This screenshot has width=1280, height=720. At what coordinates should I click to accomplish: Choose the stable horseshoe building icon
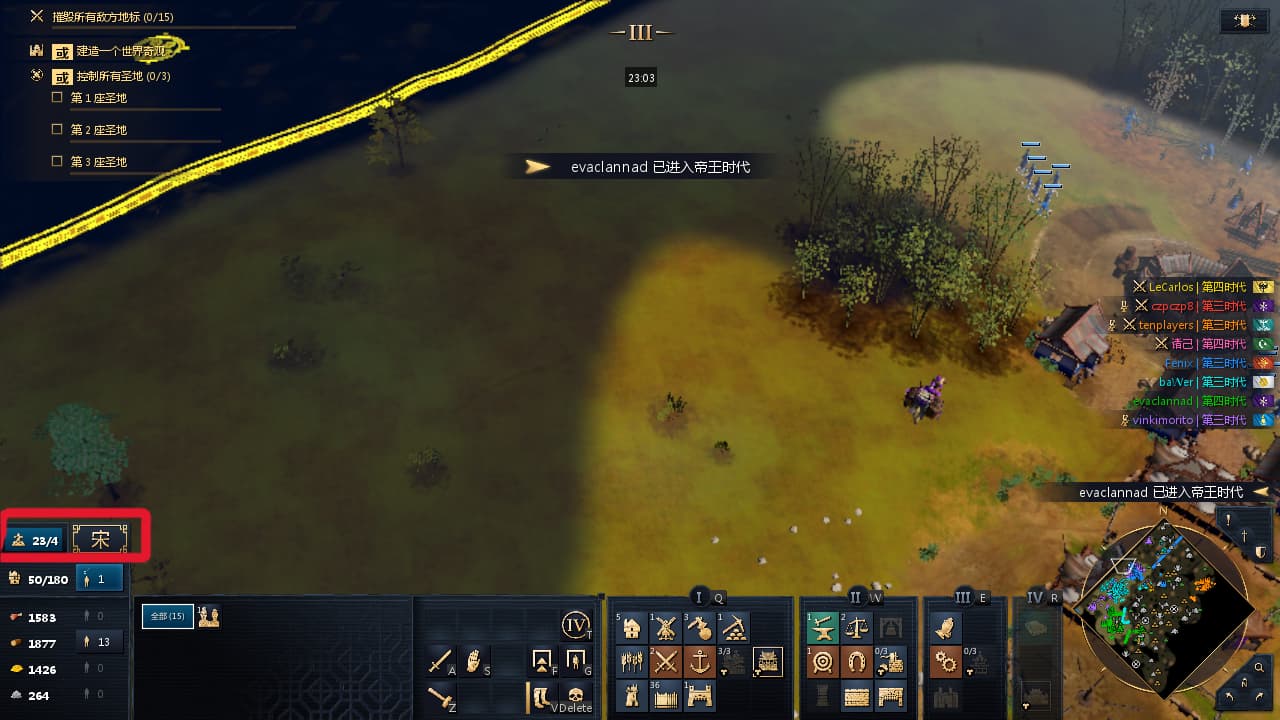point(857,662)
